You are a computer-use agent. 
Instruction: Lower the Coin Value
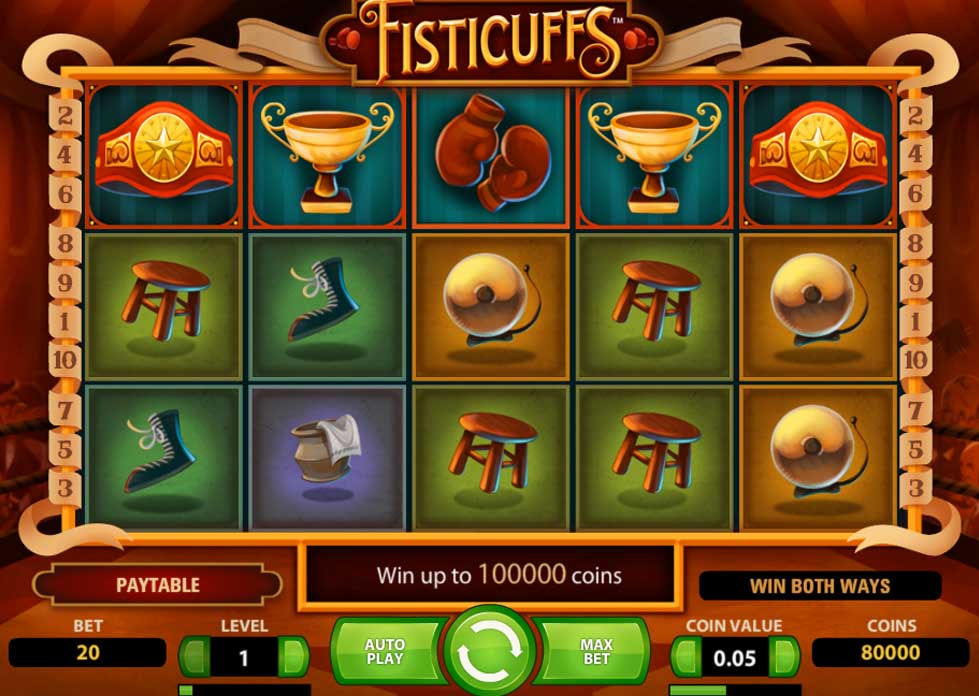coord(685,657)
